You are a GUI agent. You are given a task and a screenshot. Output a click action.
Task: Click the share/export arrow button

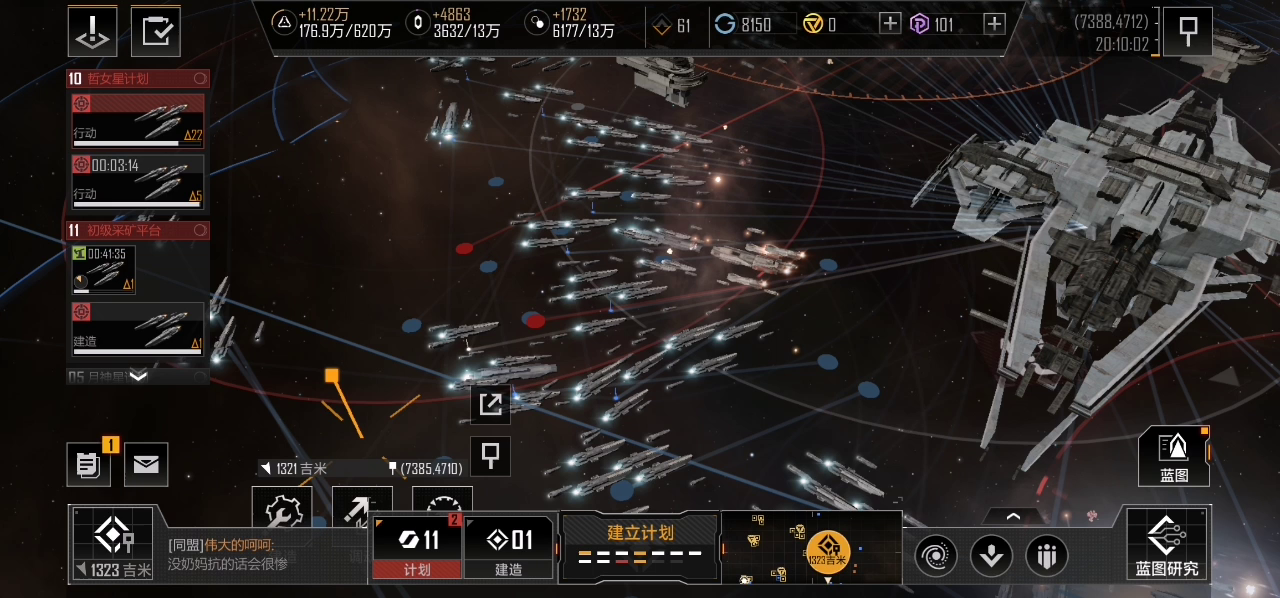pyautogui.click(x=491, y=404)
